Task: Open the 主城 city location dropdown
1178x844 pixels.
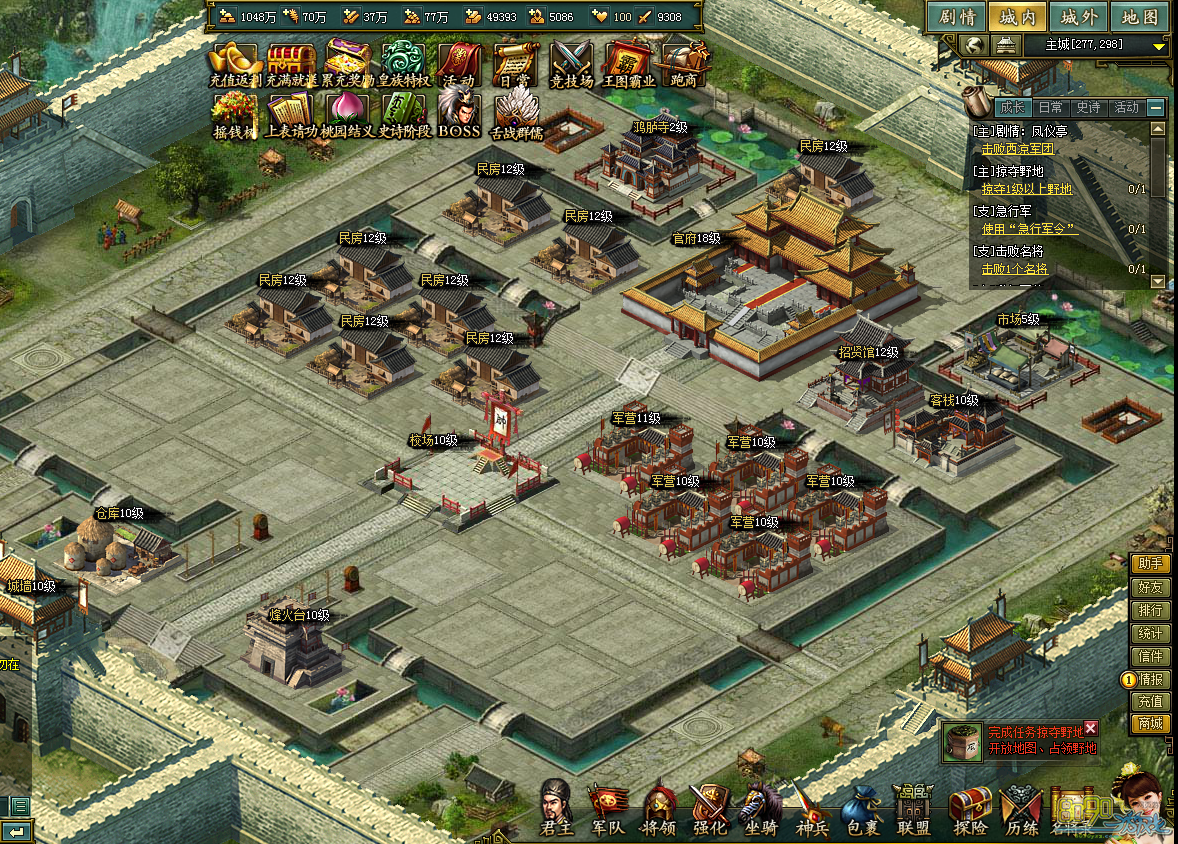Action: tap(1159, 46)
